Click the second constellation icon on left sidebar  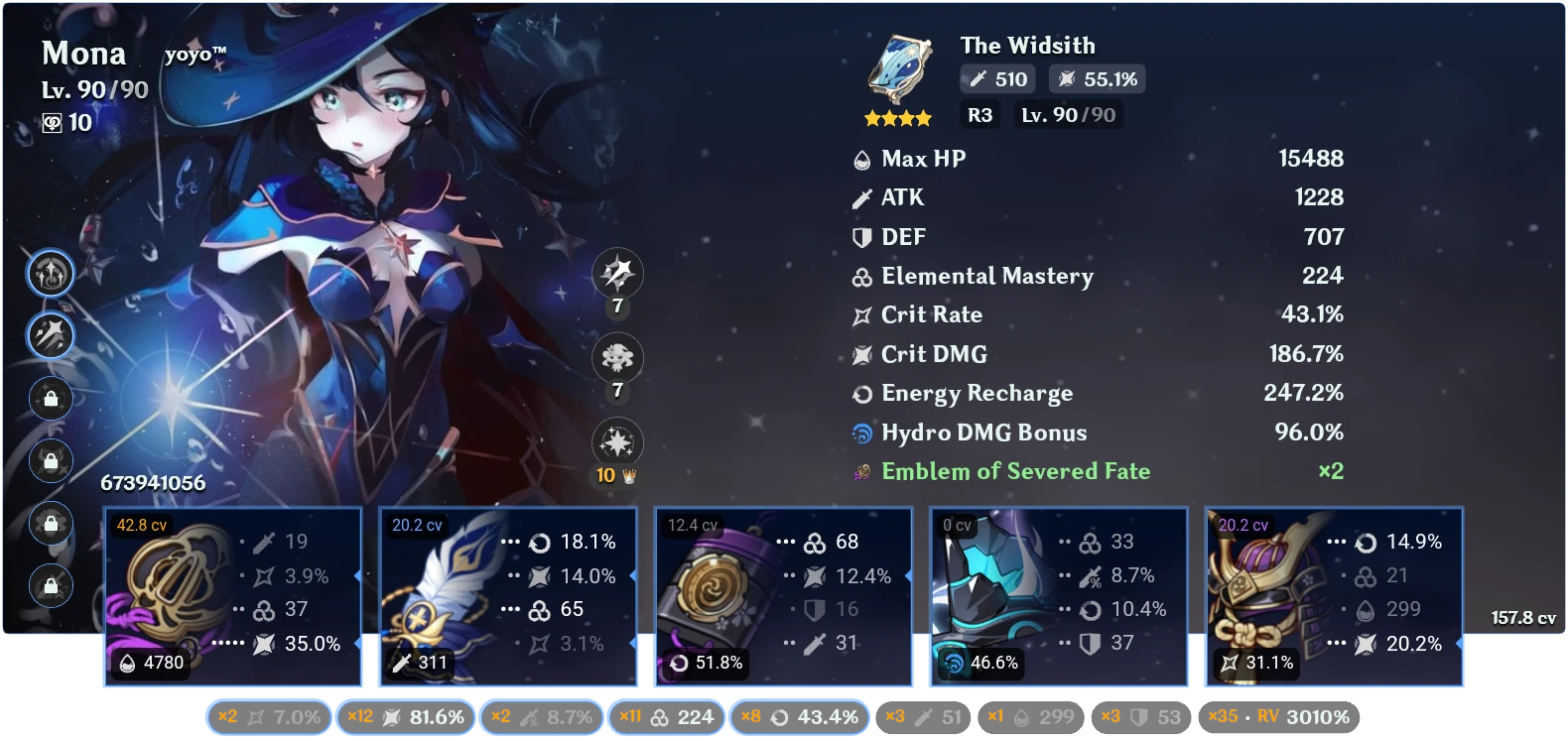50,335
